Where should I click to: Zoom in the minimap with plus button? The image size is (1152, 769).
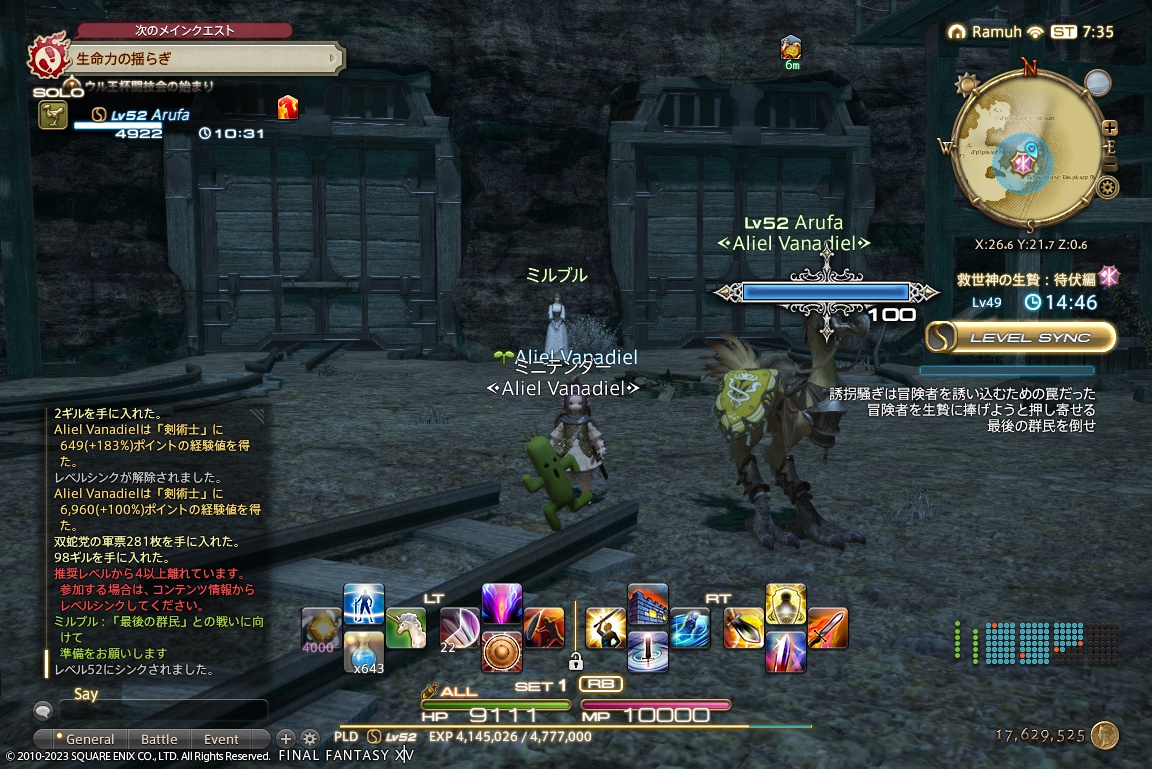1109,127
